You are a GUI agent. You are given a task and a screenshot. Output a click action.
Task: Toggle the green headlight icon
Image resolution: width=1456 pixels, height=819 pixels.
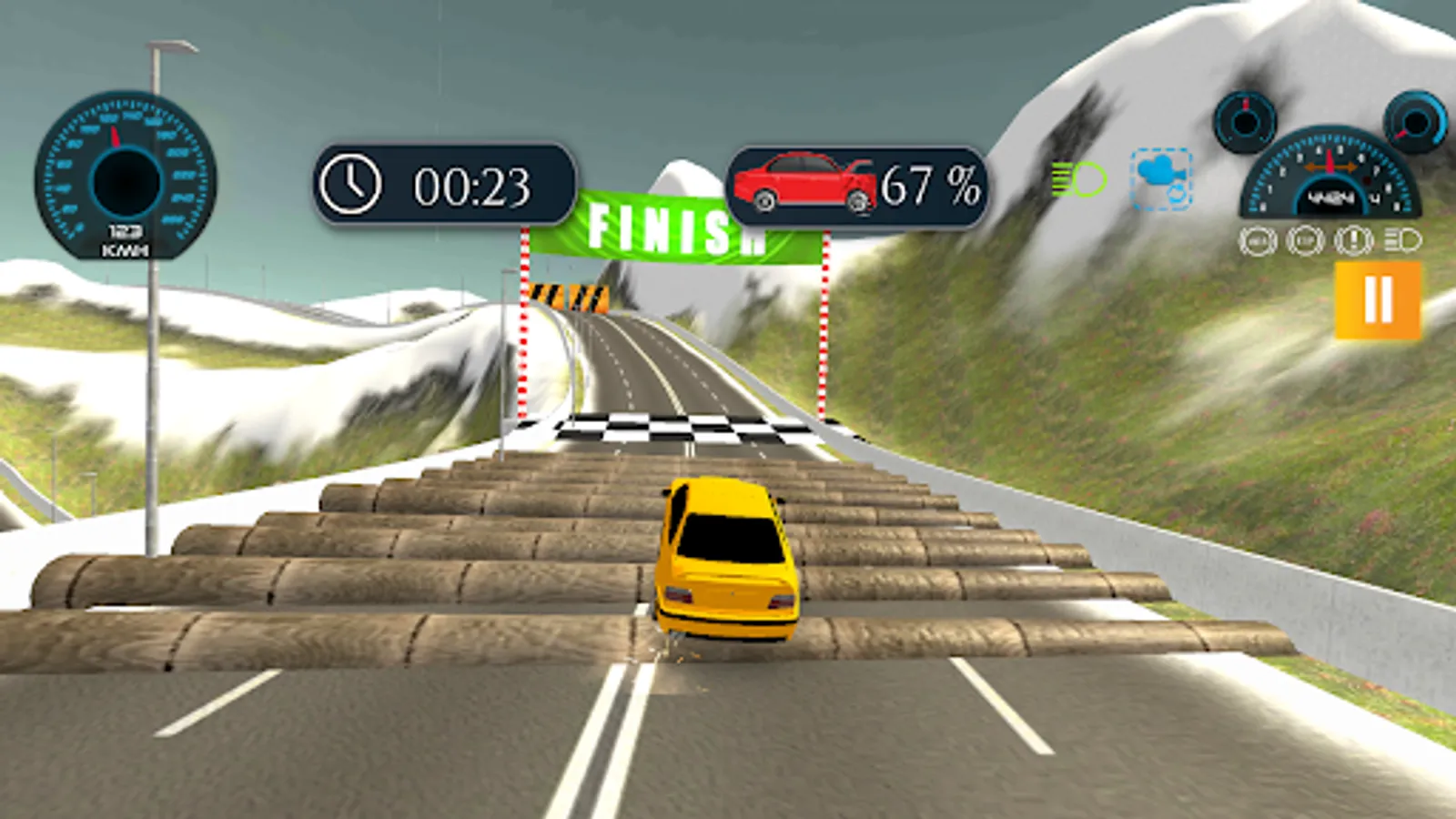[1078, 179]
